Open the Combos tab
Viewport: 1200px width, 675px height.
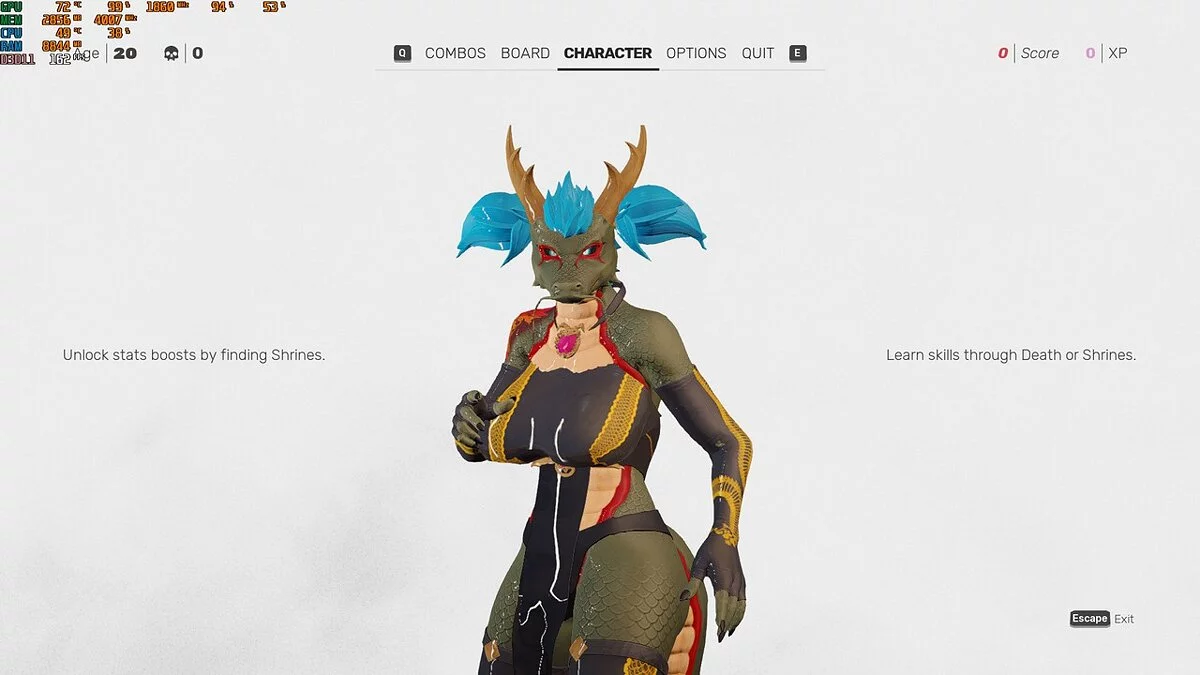(455, 53)
